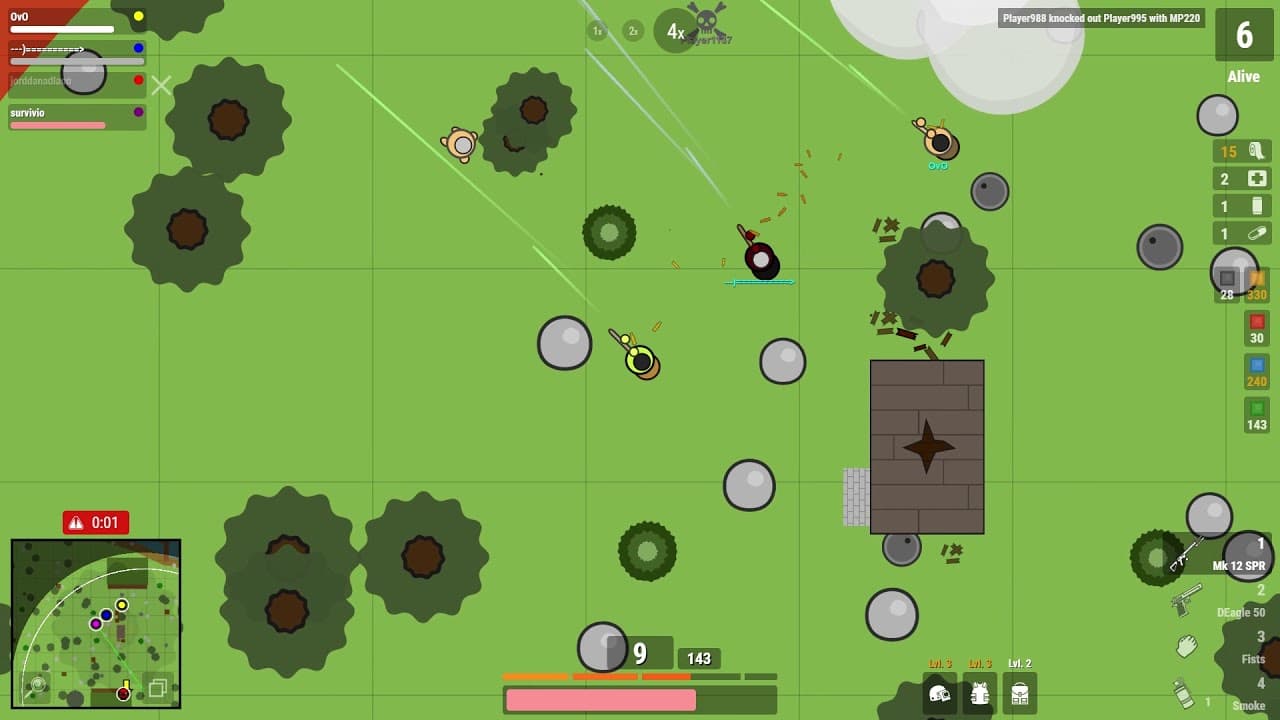The width and height of the screenshot is (1280, 720).
Task: Select the Smoke grenade slot
Action: [1240, 700]
